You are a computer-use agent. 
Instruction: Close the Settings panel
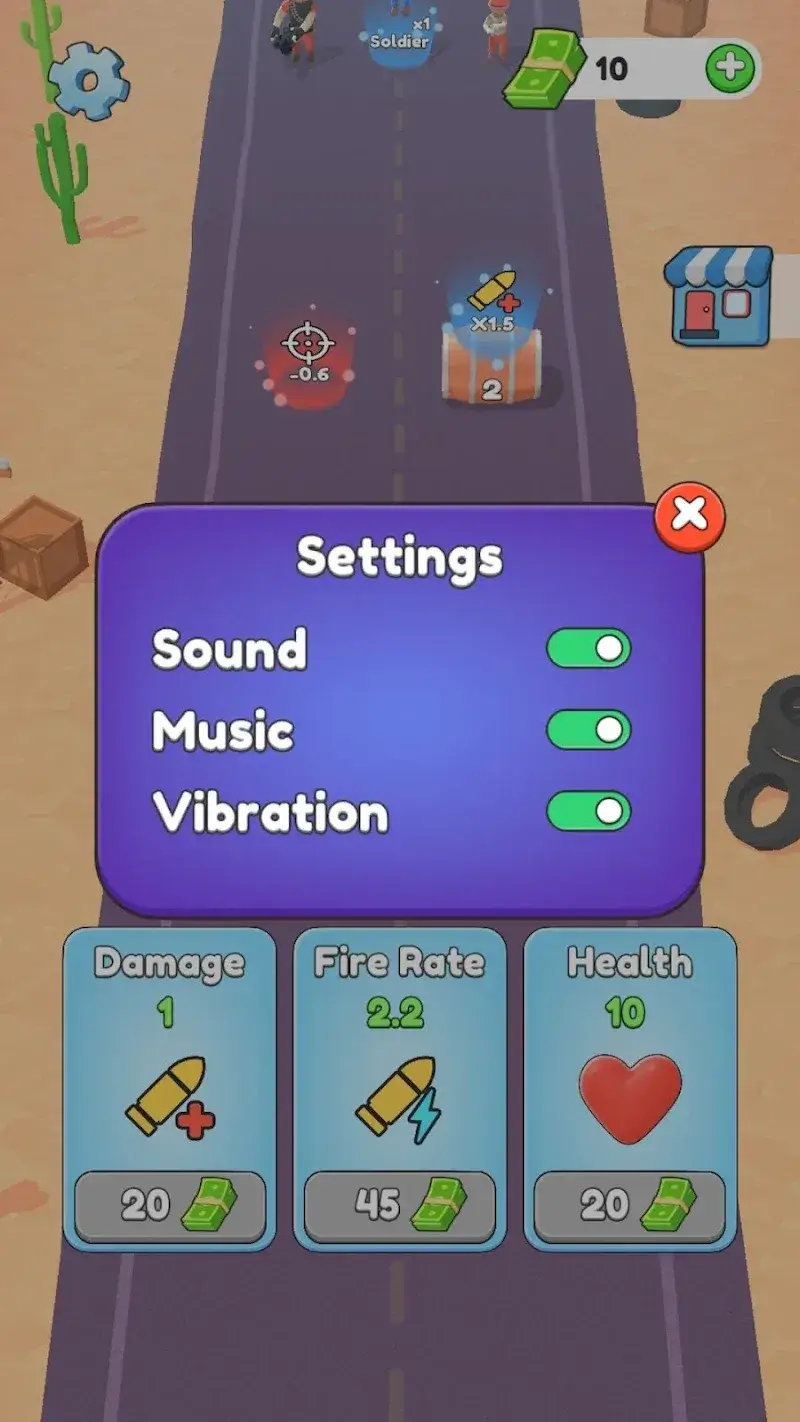click(689, 515)
